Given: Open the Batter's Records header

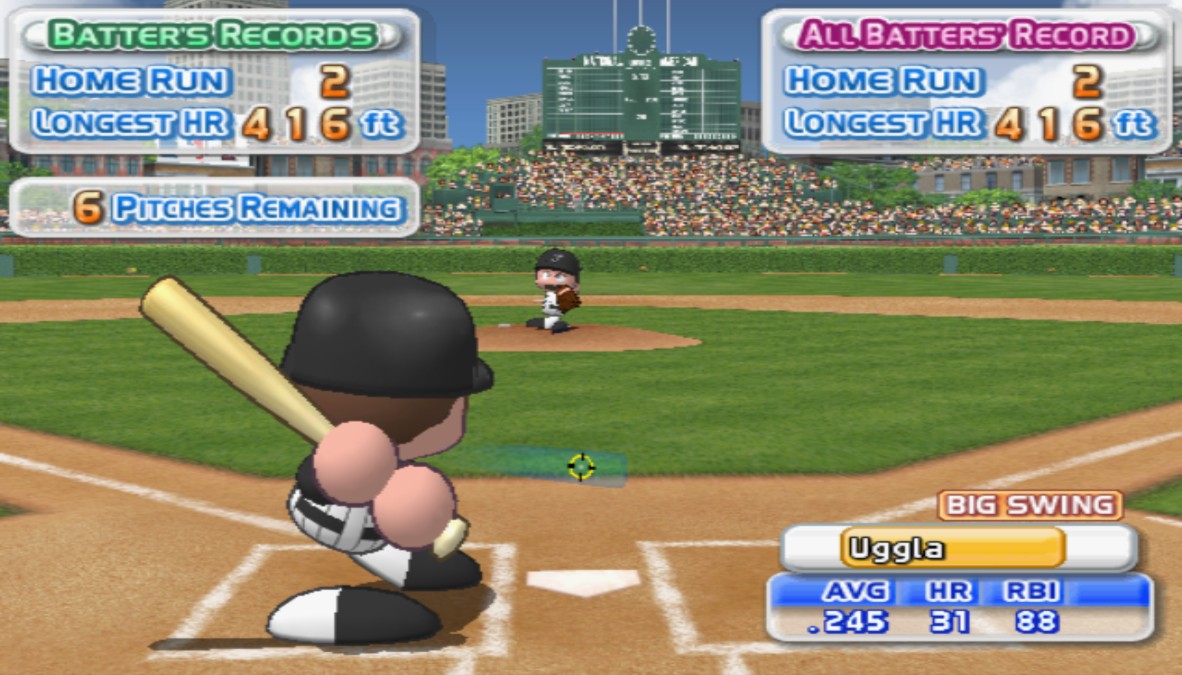Looking at the screenshot, I should pos(212,35).
